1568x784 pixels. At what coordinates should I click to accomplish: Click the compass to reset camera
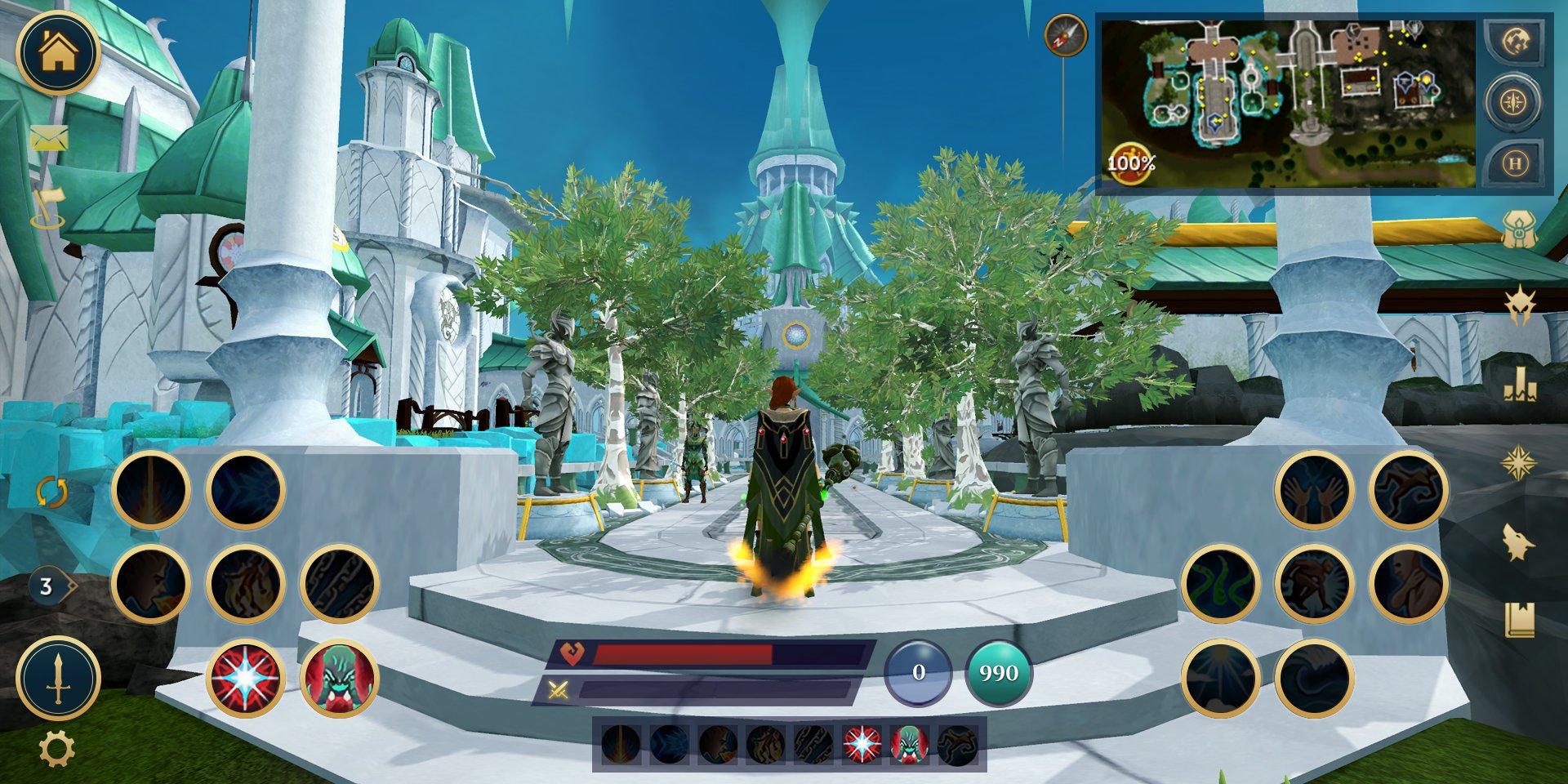pos(1065,36)
